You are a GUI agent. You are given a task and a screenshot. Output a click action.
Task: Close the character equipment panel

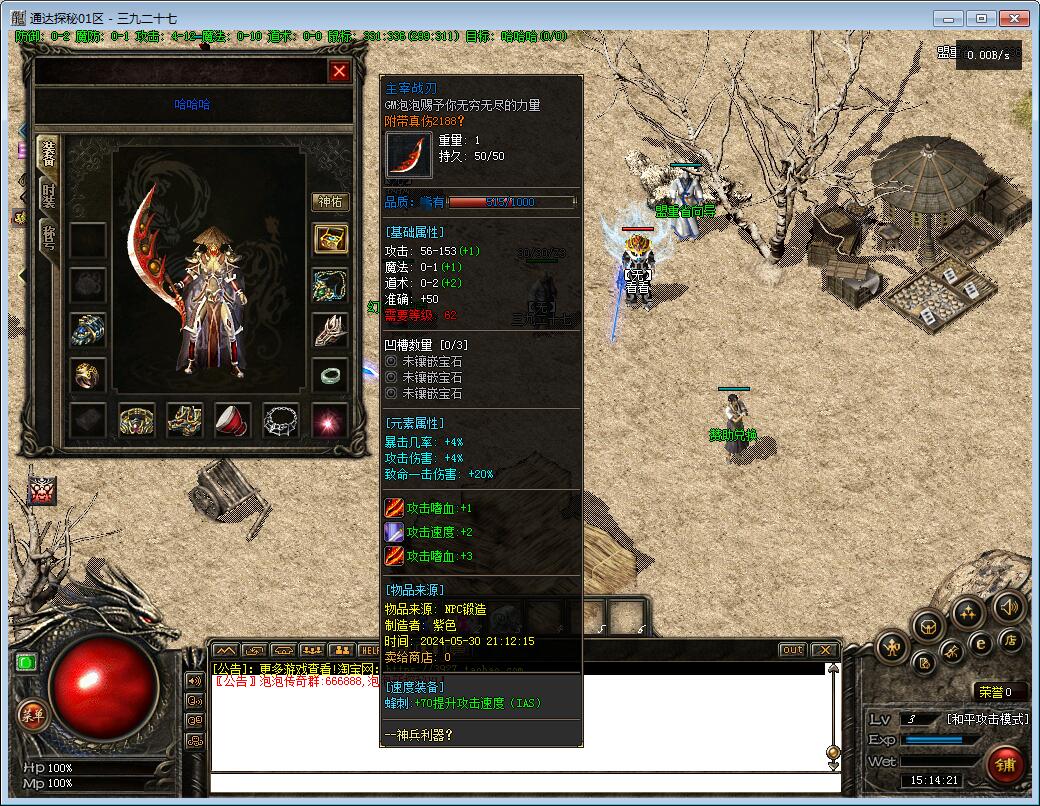pos(340,71)
